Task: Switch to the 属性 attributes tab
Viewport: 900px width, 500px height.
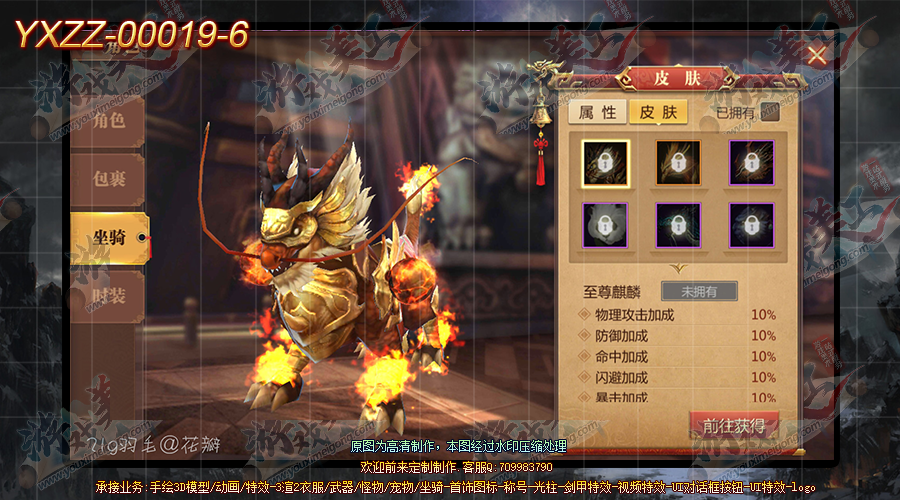Action: (597, 112)
